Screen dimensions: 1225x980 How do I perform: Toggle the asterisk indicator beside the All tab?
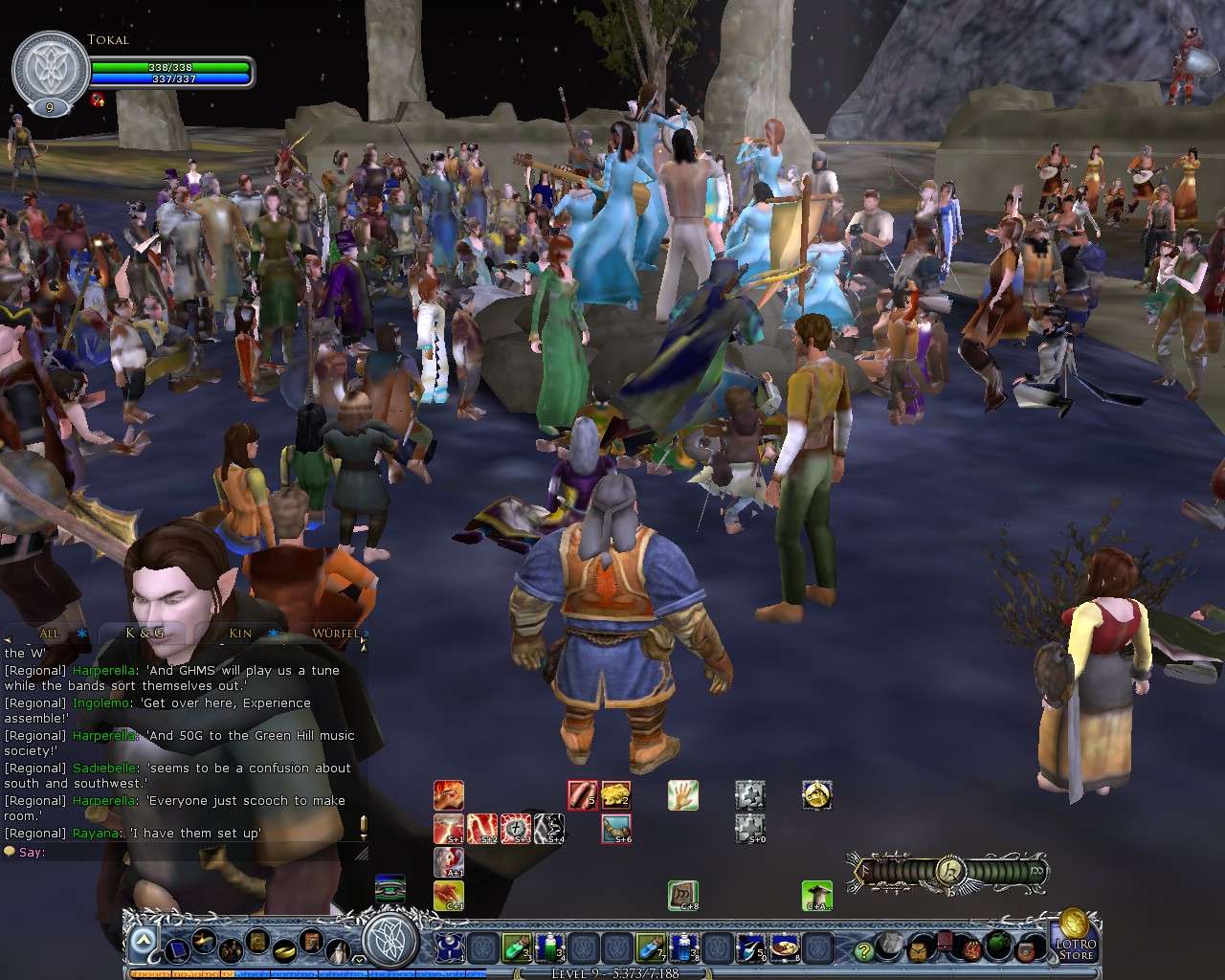(x=80, y=635)
